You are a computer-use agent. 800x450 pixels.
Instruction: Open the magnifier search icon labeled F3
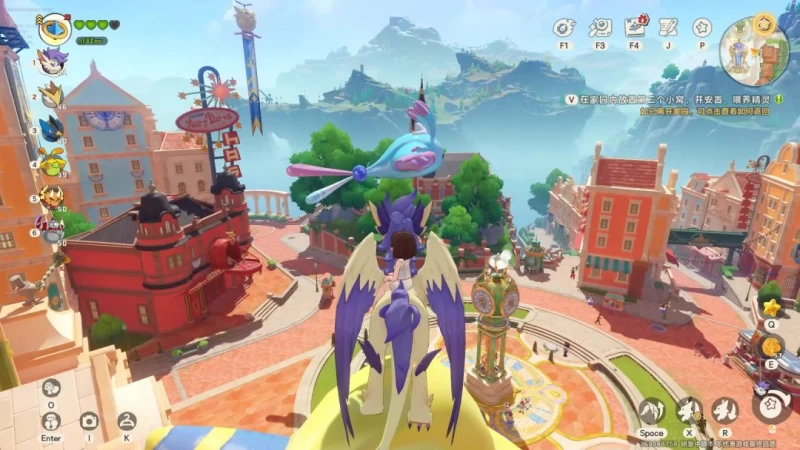tap(600, 27)
